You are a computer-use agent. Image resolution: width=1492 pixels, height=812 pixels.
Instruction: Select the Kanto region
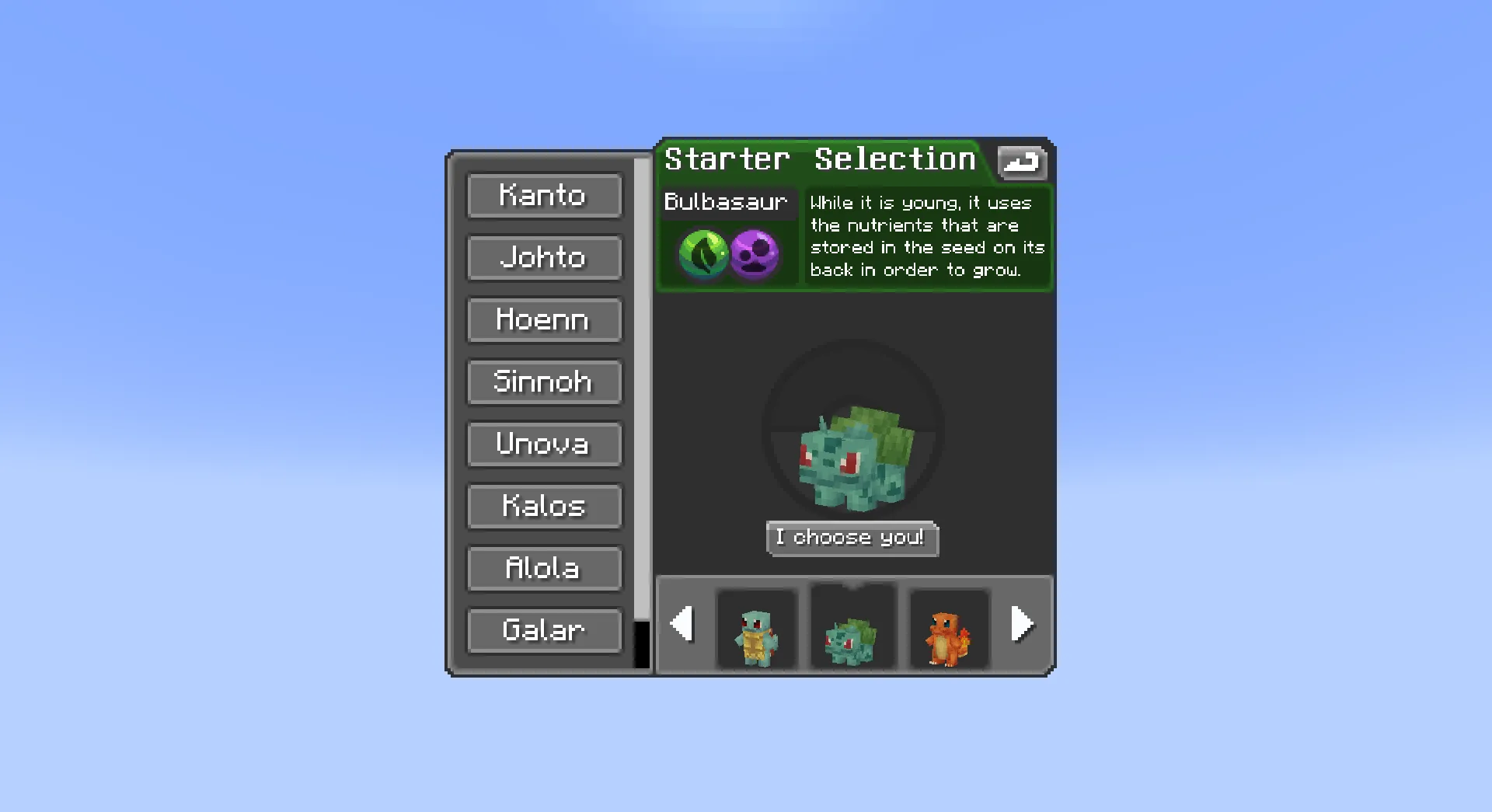pos(544,196)
